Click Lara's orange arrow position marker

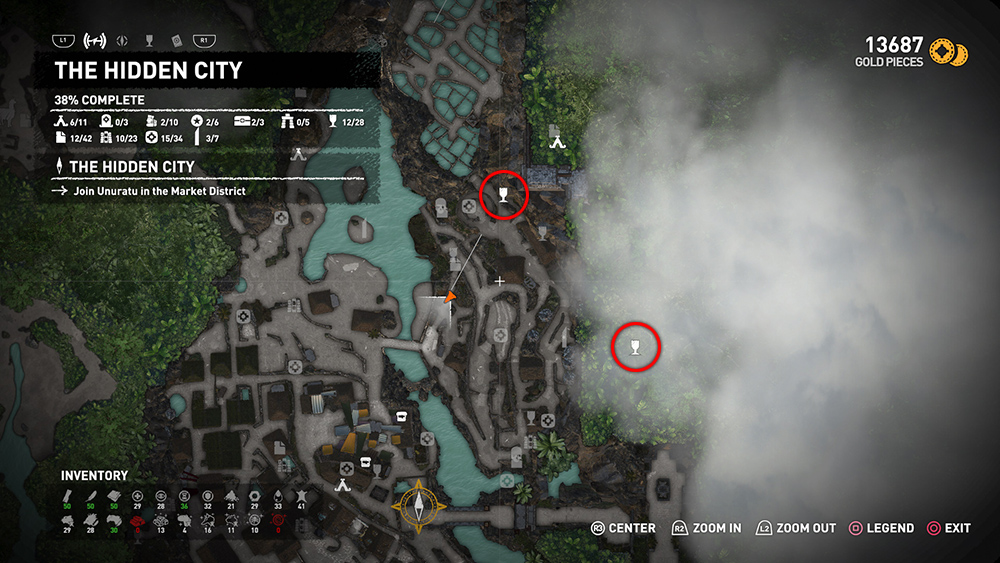tap(450, 297)
